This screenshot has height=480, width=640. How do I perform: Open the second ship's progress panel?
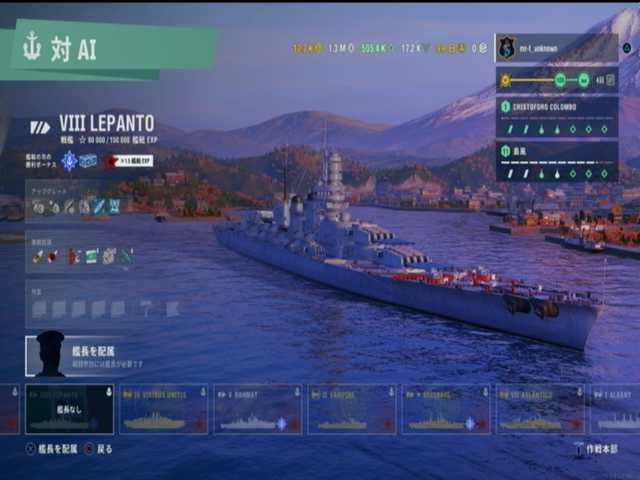[x=556, y=161]
